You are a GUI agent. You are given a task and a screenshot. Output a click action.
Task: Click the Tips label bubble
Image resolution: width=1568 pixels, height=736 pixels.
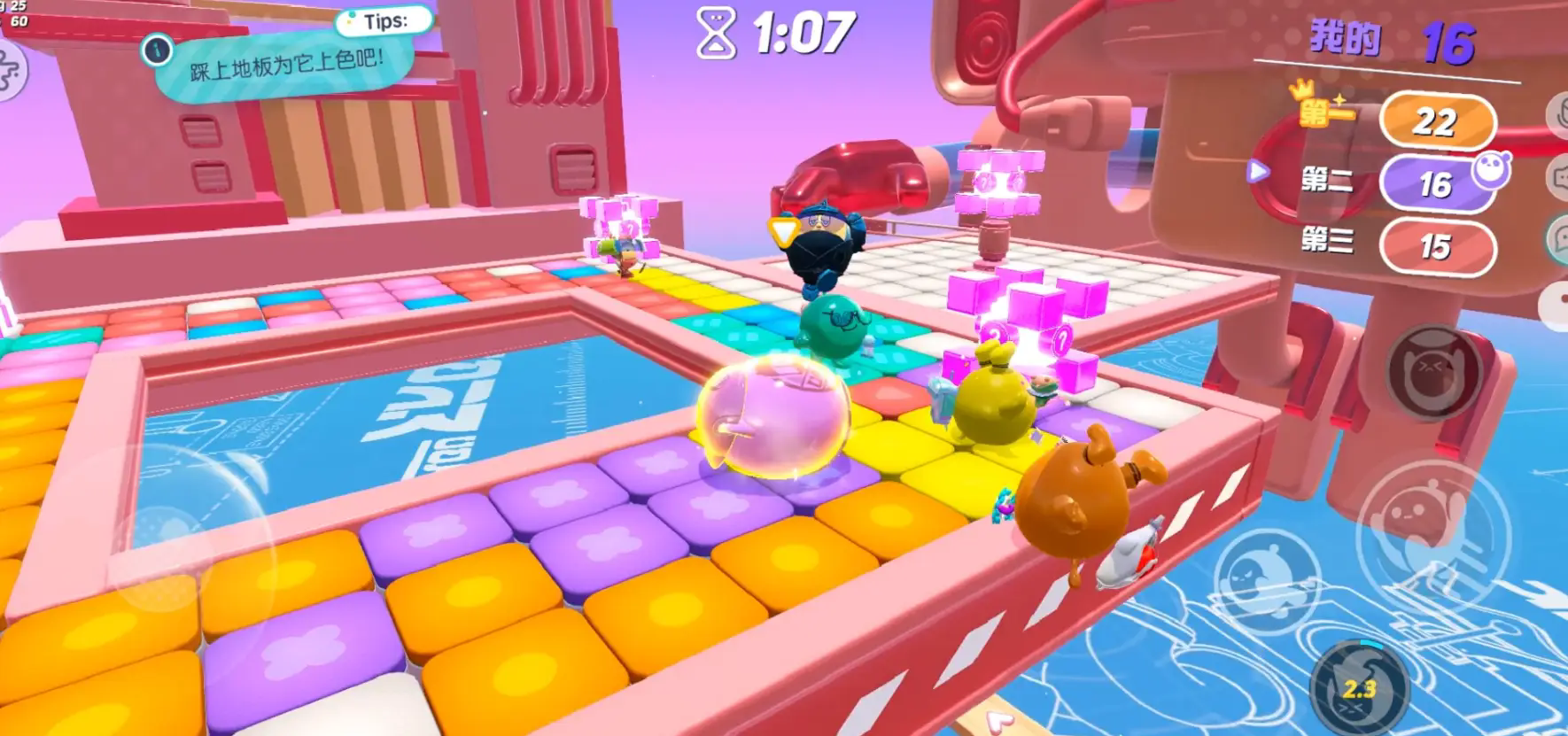point(385,21)
